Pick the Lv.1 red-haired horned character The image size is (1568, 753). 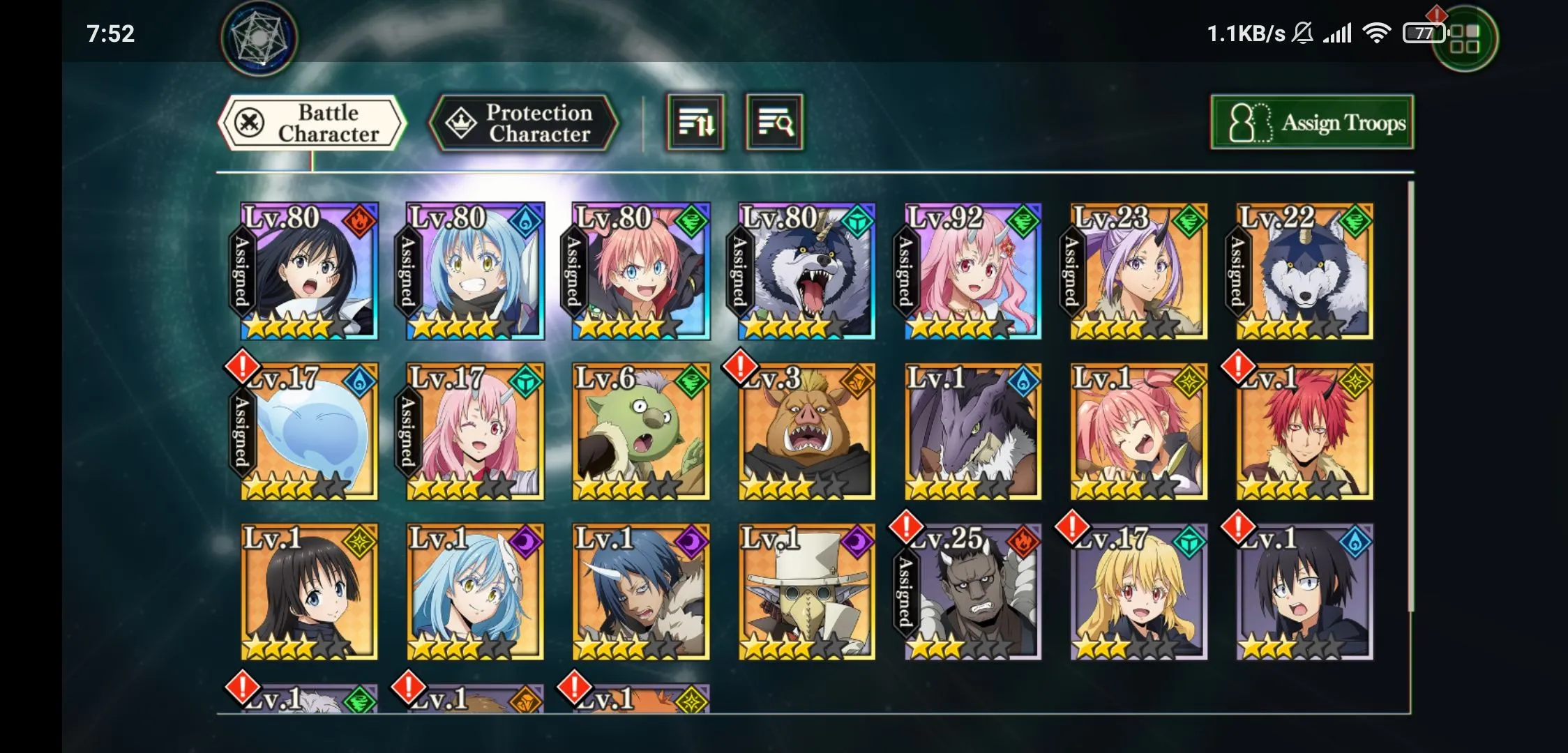(x=1305, y=432)
